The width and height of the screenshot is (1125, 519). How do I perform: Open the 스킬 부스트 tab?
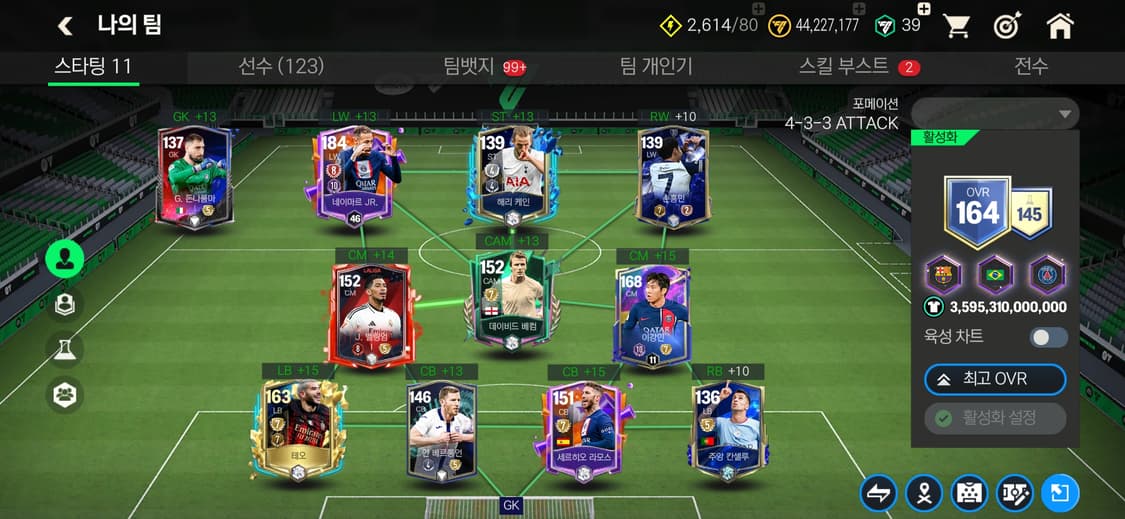coord(843,66)
